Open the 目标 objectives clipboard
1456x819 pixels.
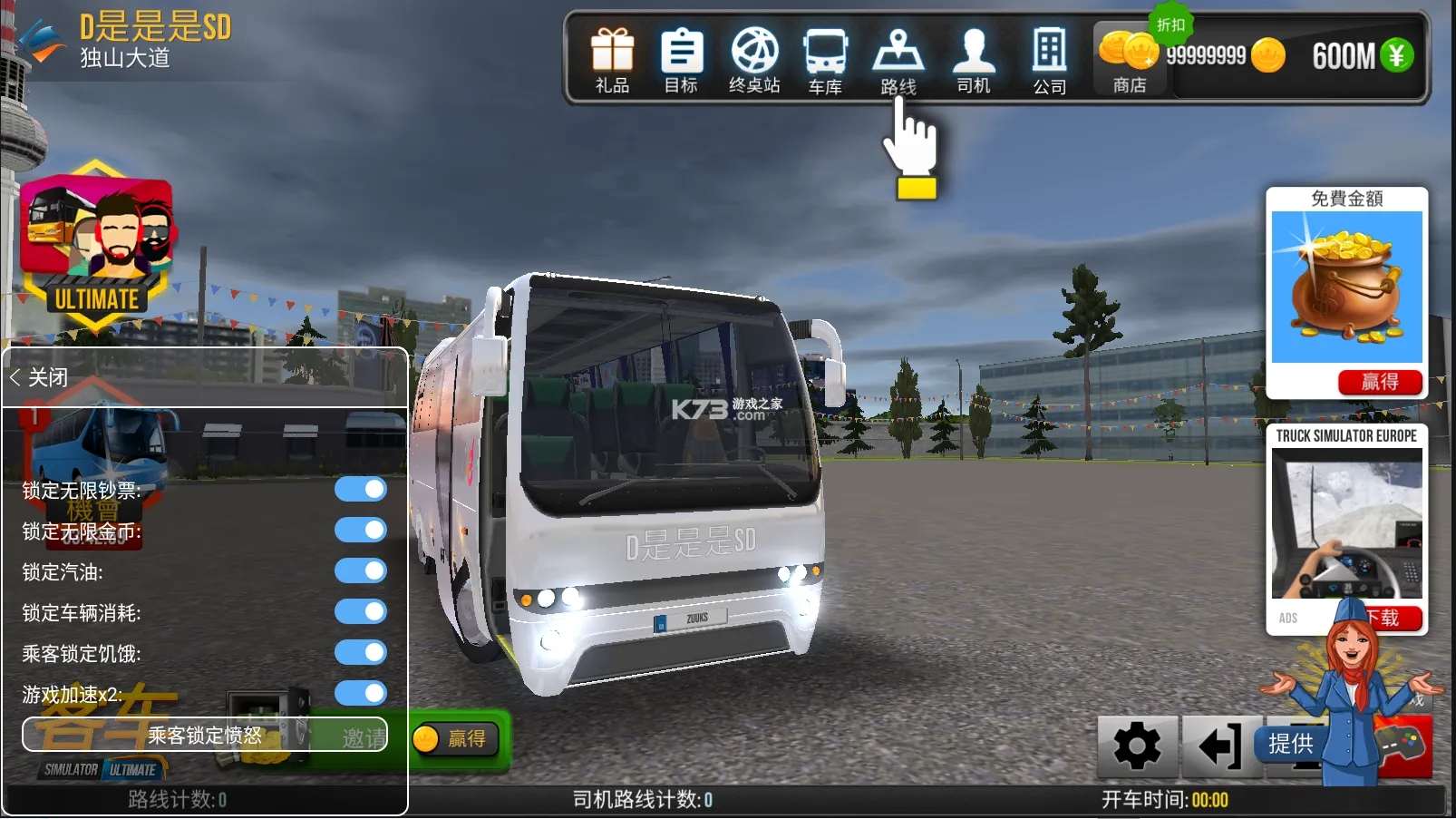coord(681,60)
